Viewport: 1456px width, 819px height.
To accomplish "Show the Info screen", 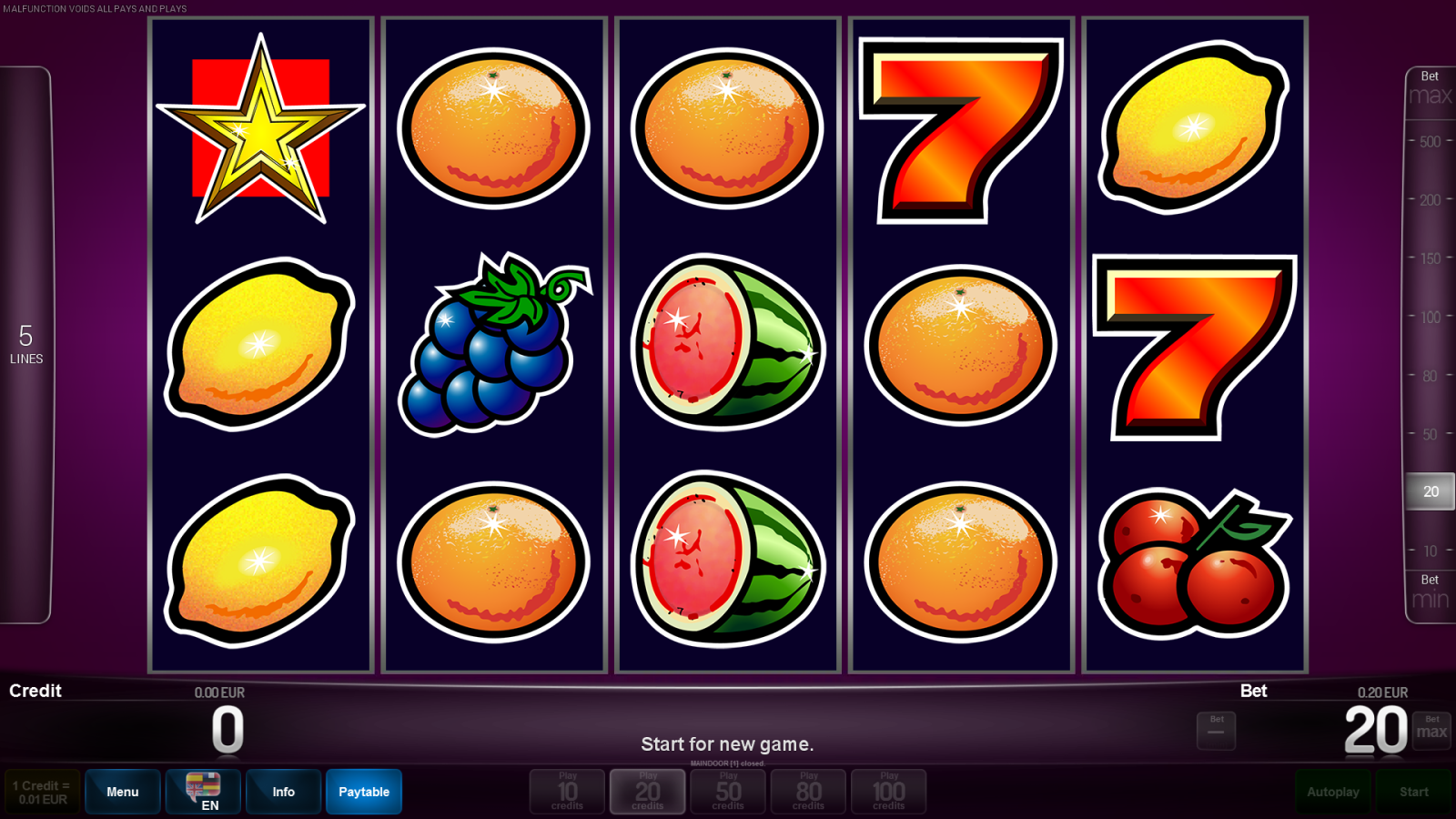I will coord(283,792).
